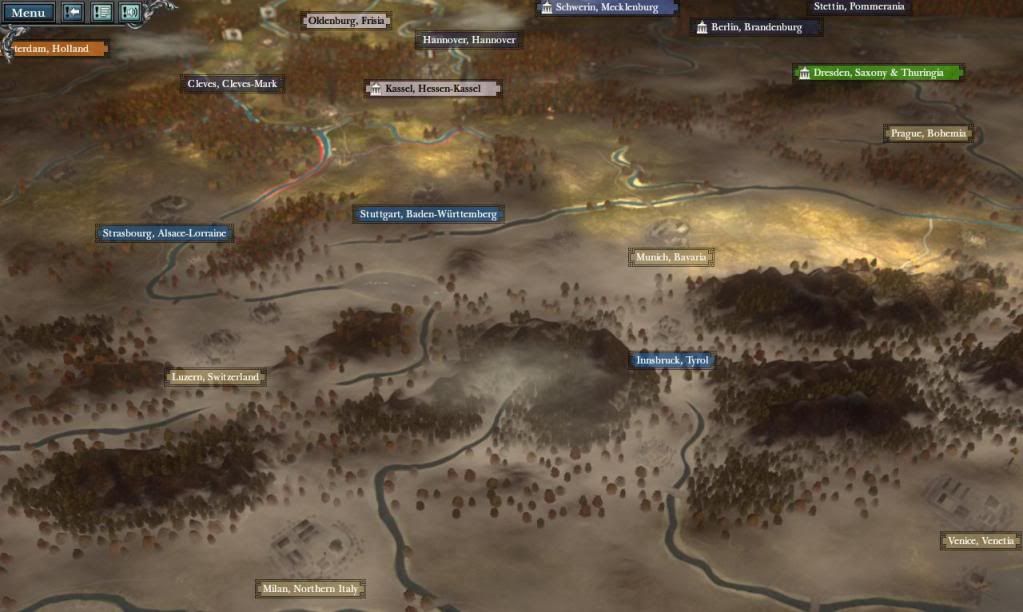This screenshot has height=612, width=1023.
Task: Choose the Berlin, Brandenburg label
Action: (x=756, y=27)
